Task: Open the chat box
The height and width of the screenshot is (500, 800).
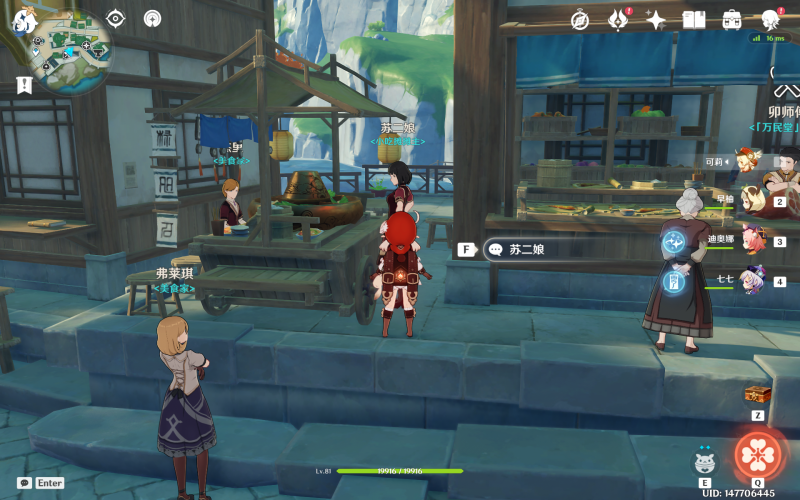Action: click(x=24, y=482)
